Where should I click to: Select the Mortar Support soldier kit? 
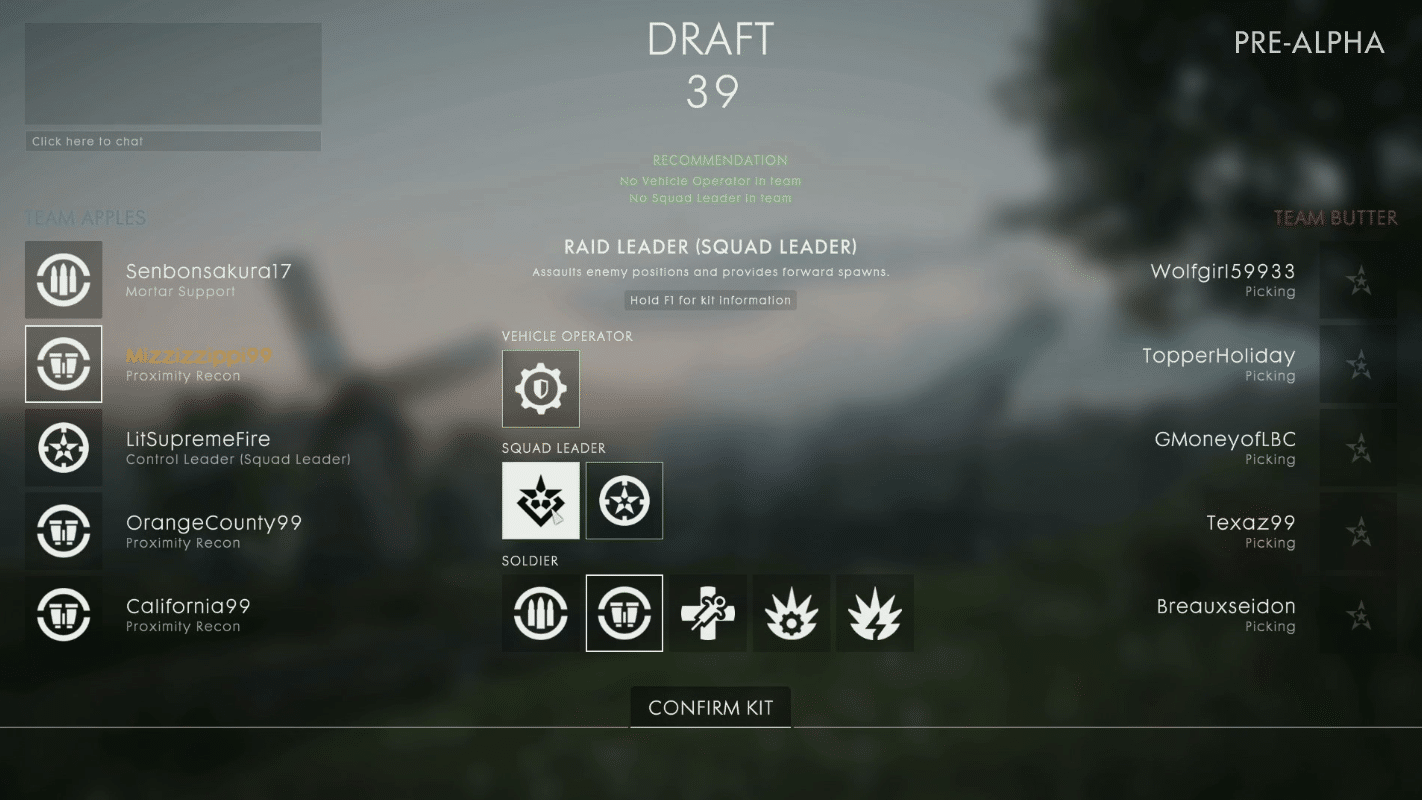click(540, 613)
